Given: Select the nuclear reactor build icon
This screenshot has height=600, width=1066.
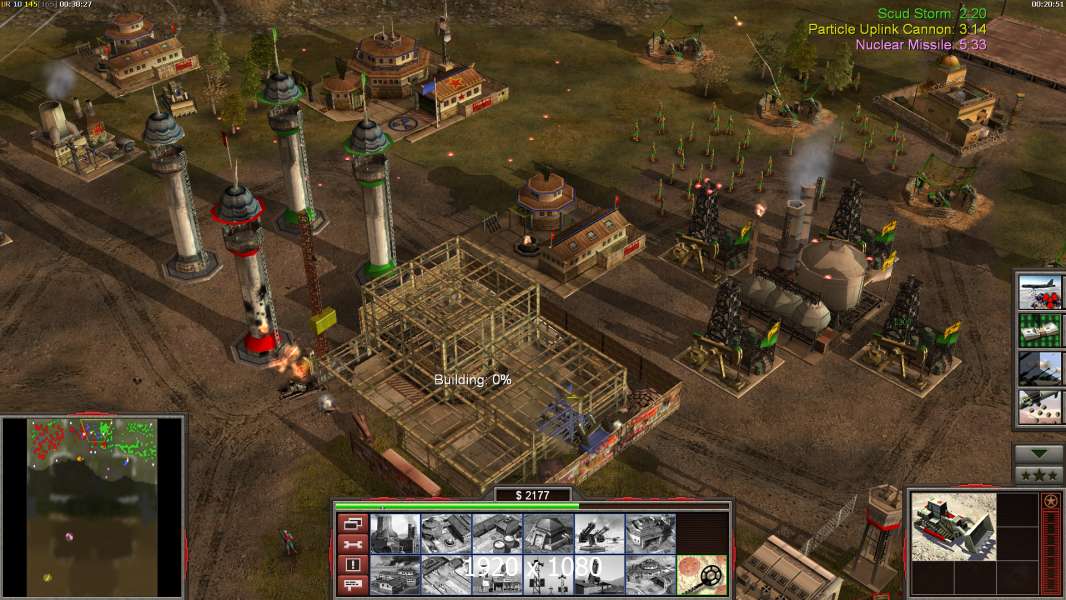Looking at the screenshot, I should pos(394,534).
